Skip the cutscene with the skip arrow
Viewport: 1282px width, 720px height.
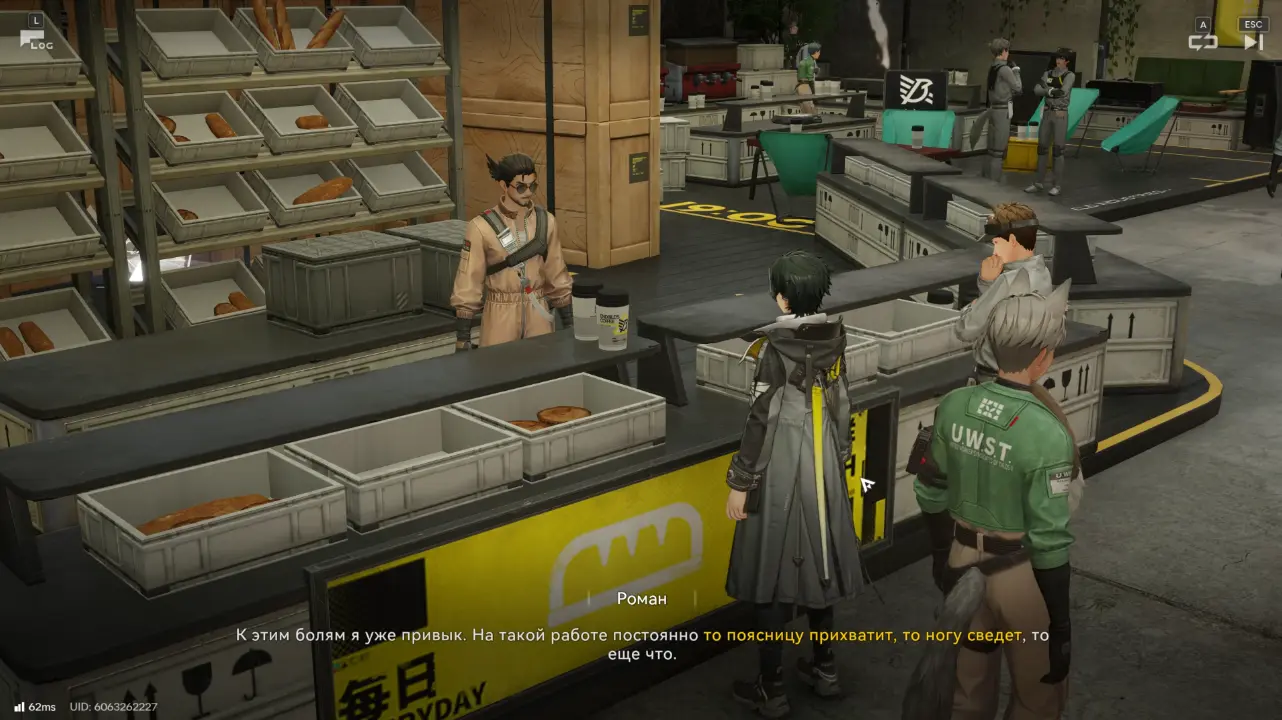(x=1252, y=42)
